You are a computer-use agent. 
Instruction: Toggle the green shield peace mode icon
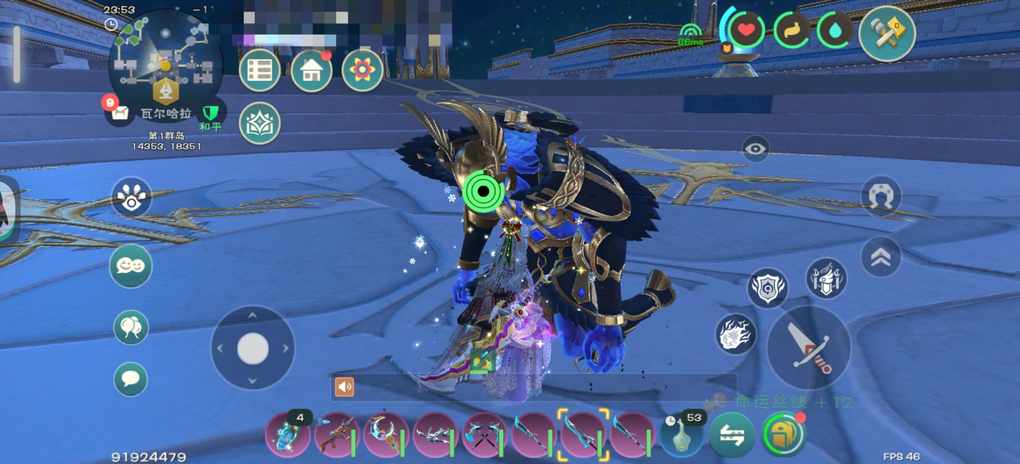coord(209,112)
